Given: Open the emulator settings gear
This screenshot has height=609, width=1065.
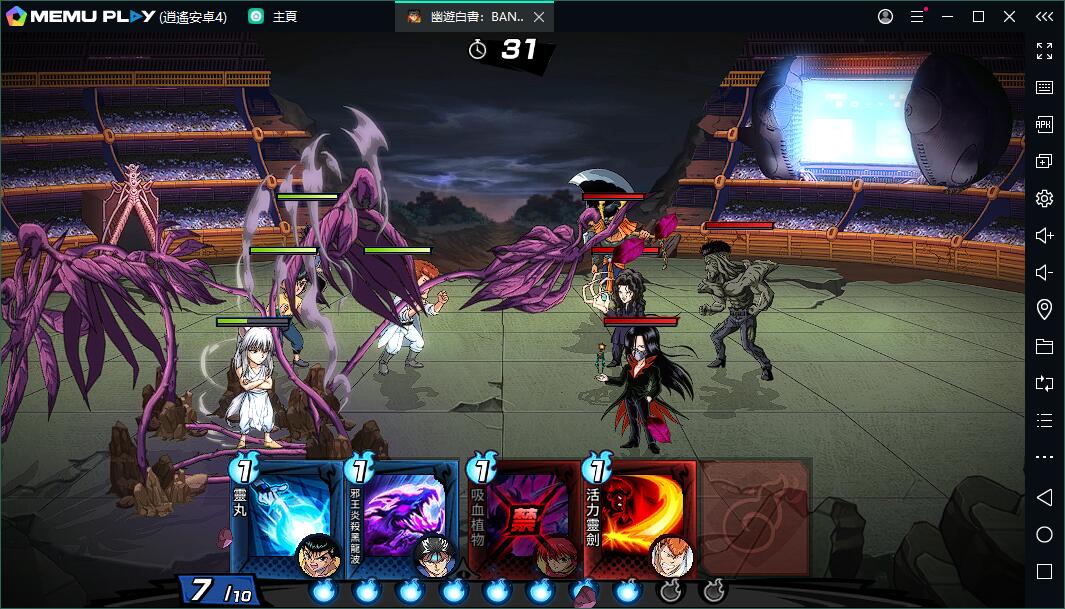Looking at the screenshot, I should pos(1044,198).
